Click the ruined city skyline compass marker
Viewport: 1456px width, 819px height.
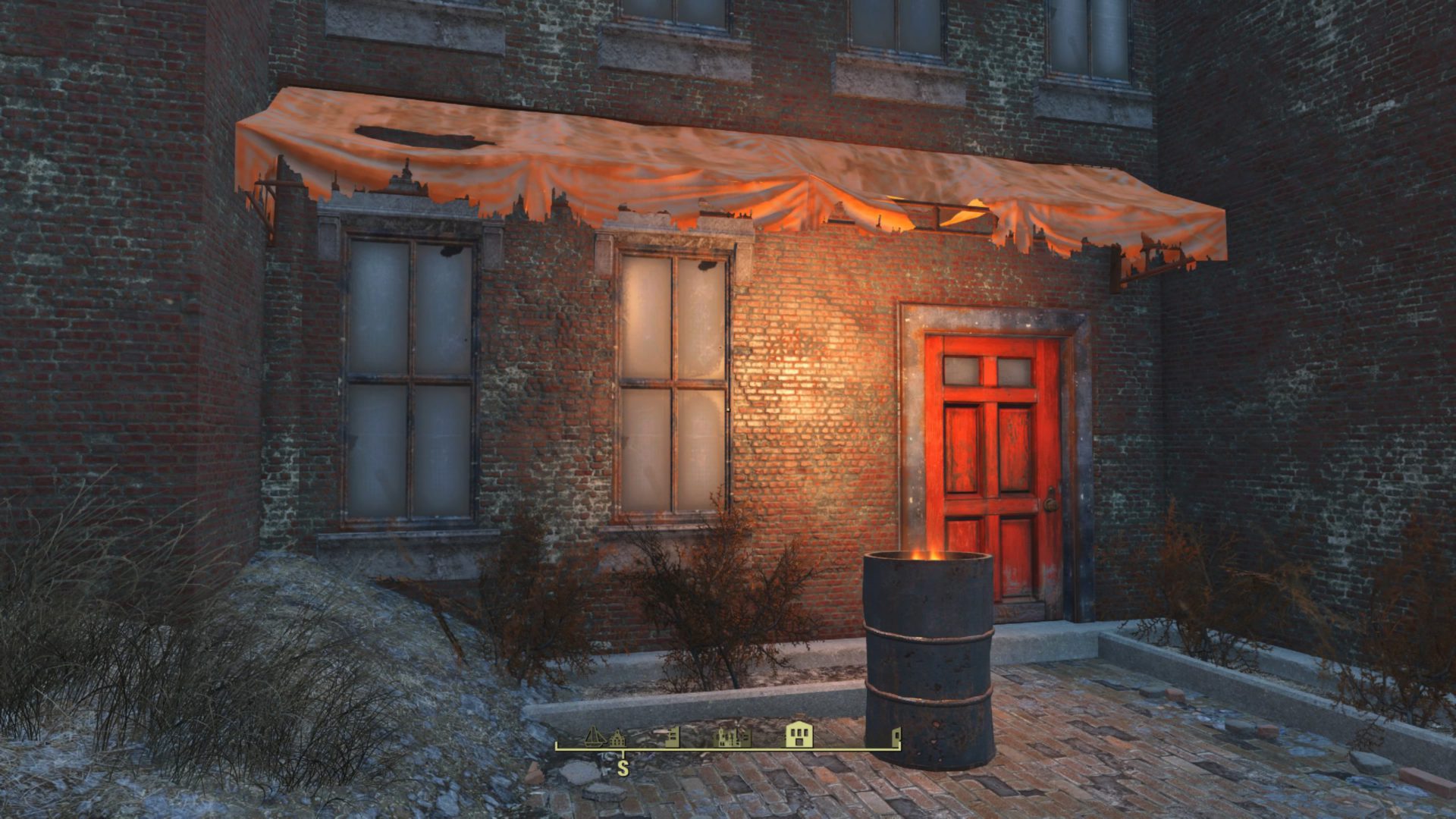733,736
